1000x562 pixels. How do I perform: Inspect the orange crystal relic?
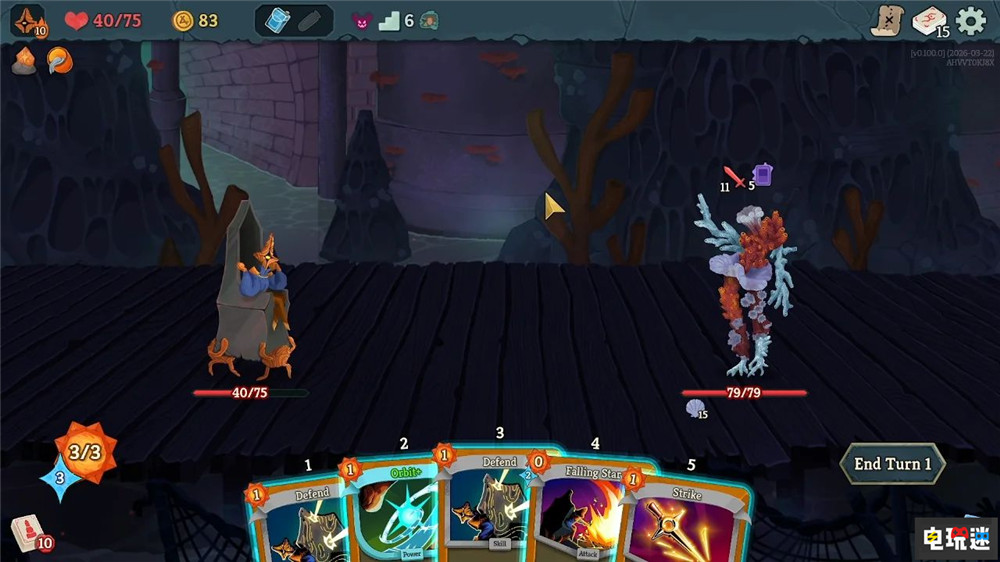[x=24, y=61]
